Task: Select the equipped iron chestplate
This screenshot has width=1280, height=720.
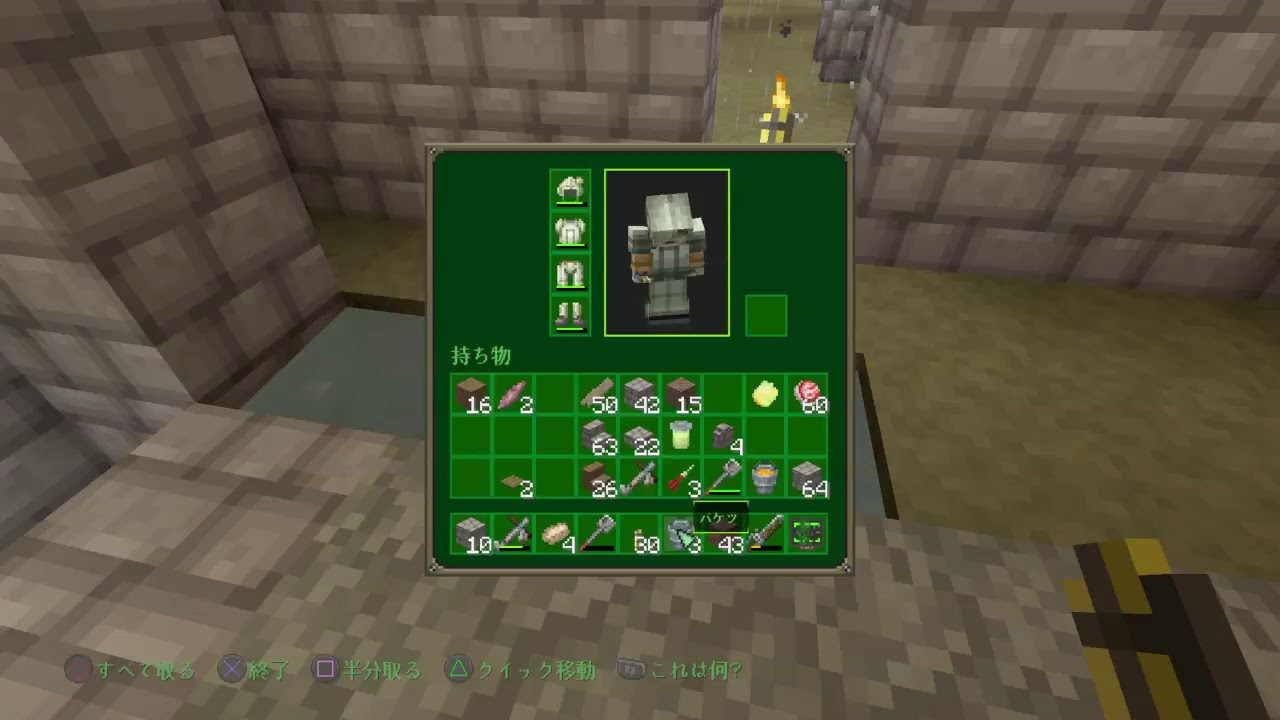Action: (570, 232)
